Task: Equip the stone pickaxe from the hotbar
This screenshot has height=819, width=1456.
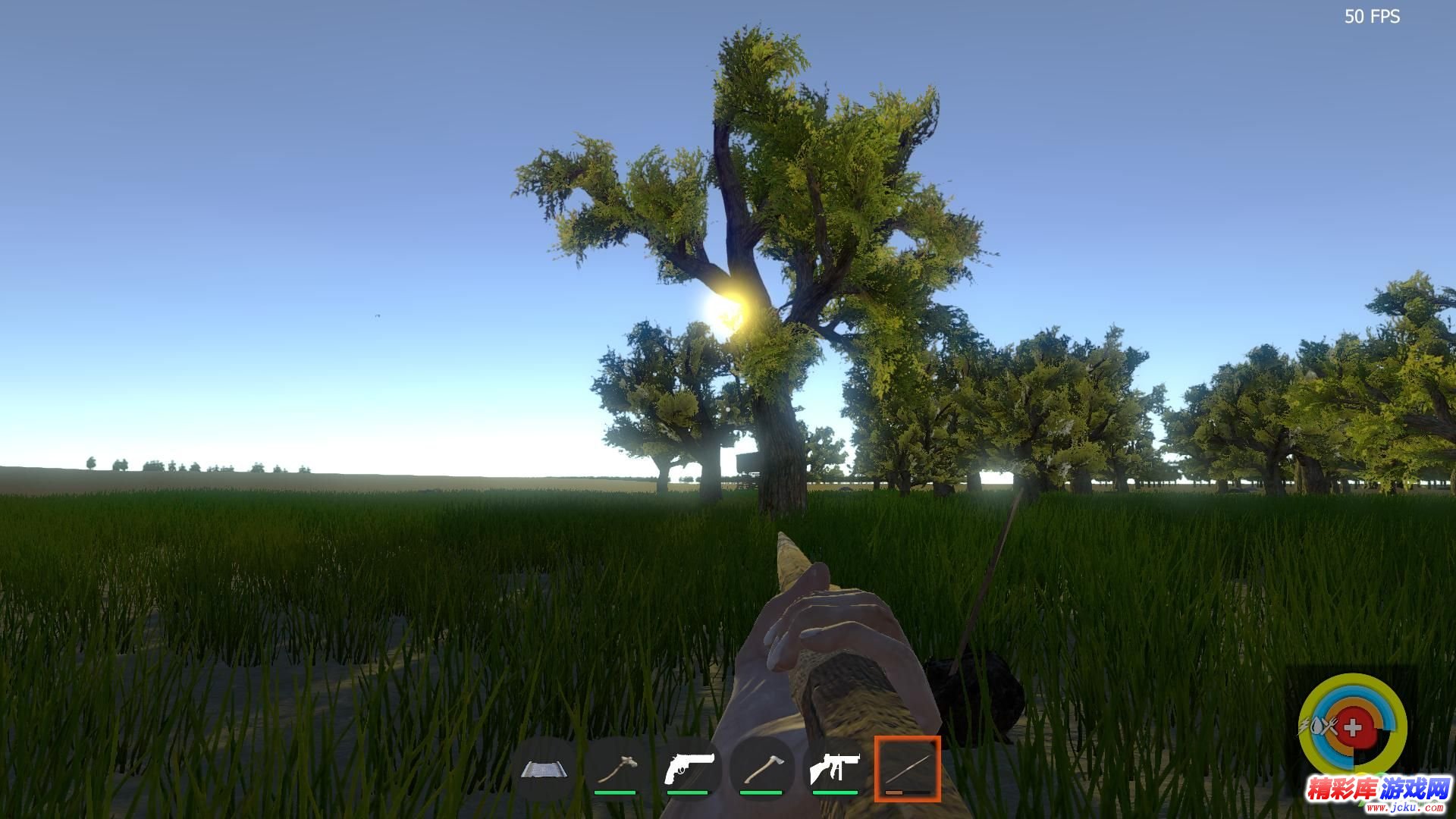Action: [615, 770]
